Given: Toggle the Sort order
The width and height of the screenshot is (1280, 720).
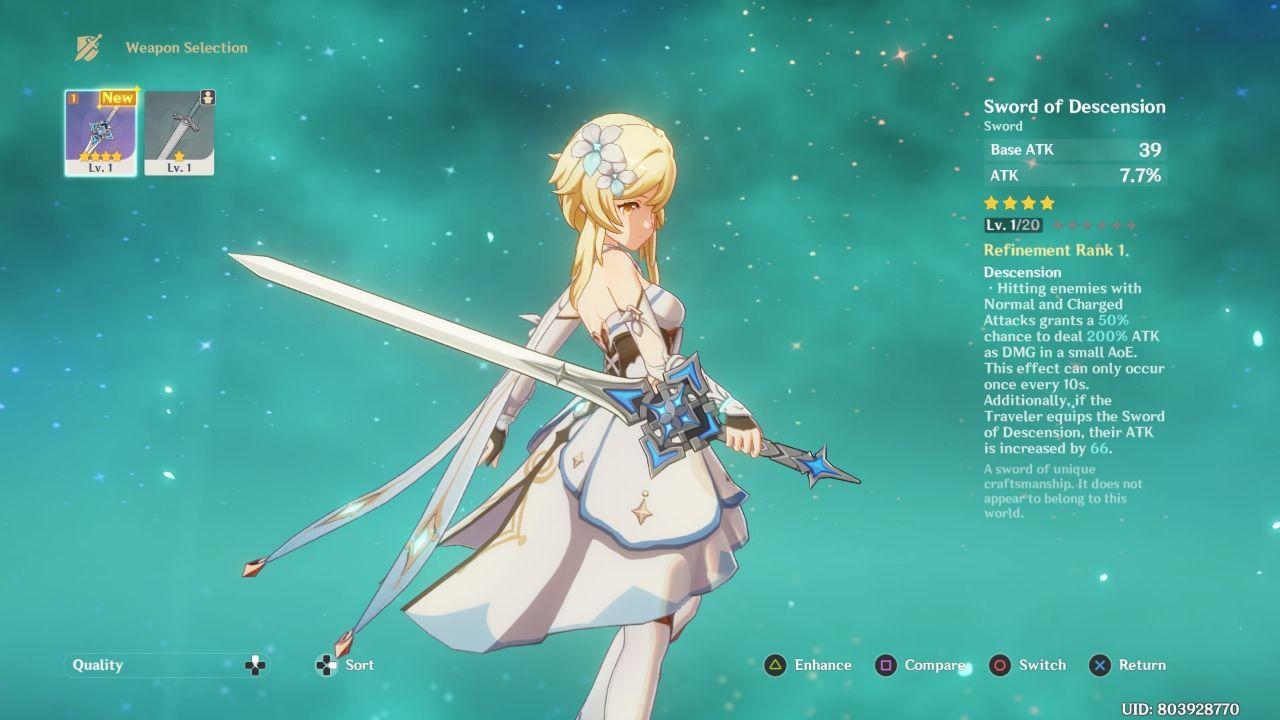Looking at the screenshot, I should pos(345,665).
